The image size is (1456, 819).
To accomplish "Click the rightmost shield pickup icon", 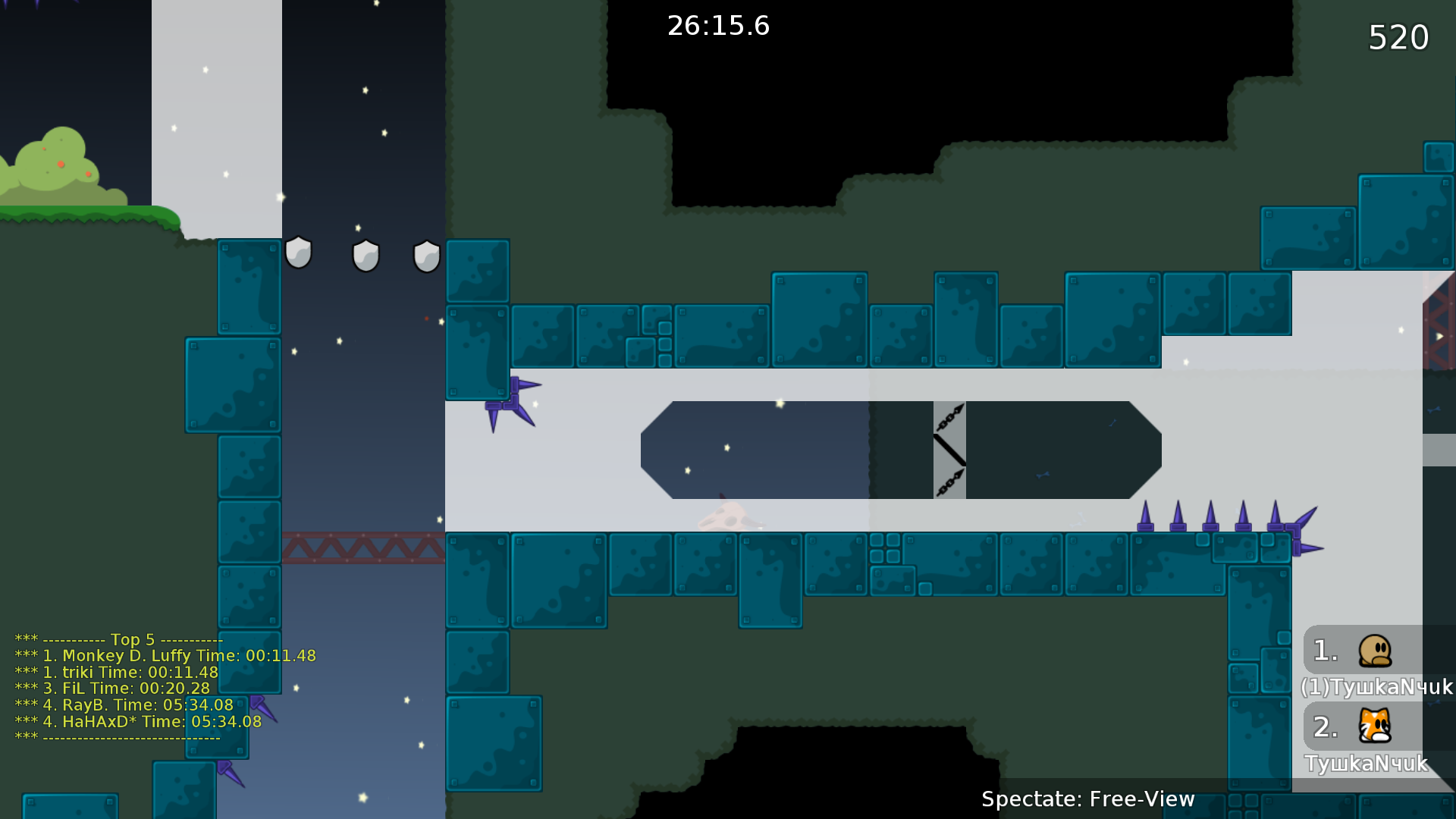I will pos(425,256).
